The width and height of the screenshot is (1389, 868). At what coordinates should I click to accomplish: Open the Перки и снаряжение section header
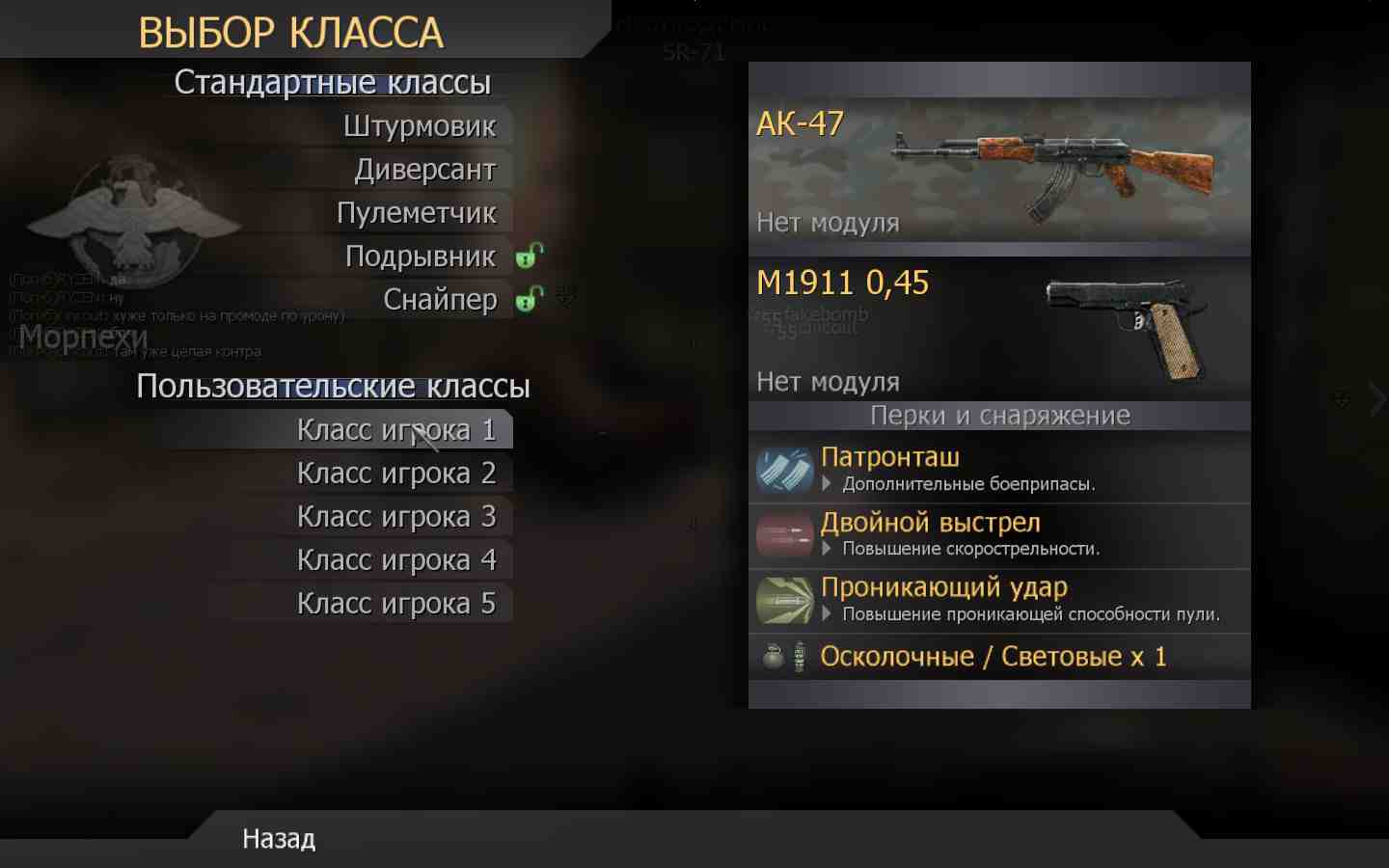[x=998, y=416]
